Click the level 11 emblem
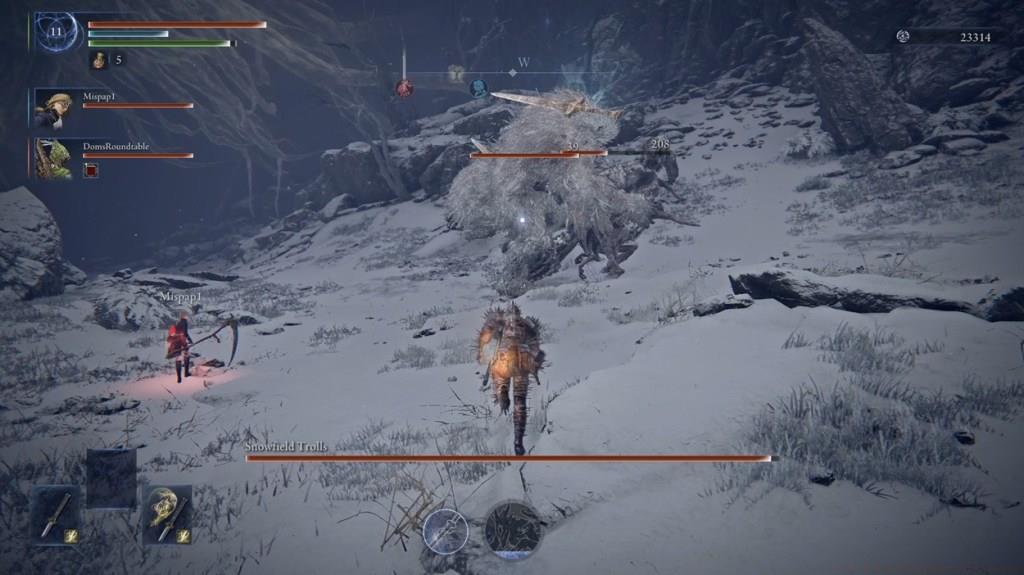 click(57, 32)
